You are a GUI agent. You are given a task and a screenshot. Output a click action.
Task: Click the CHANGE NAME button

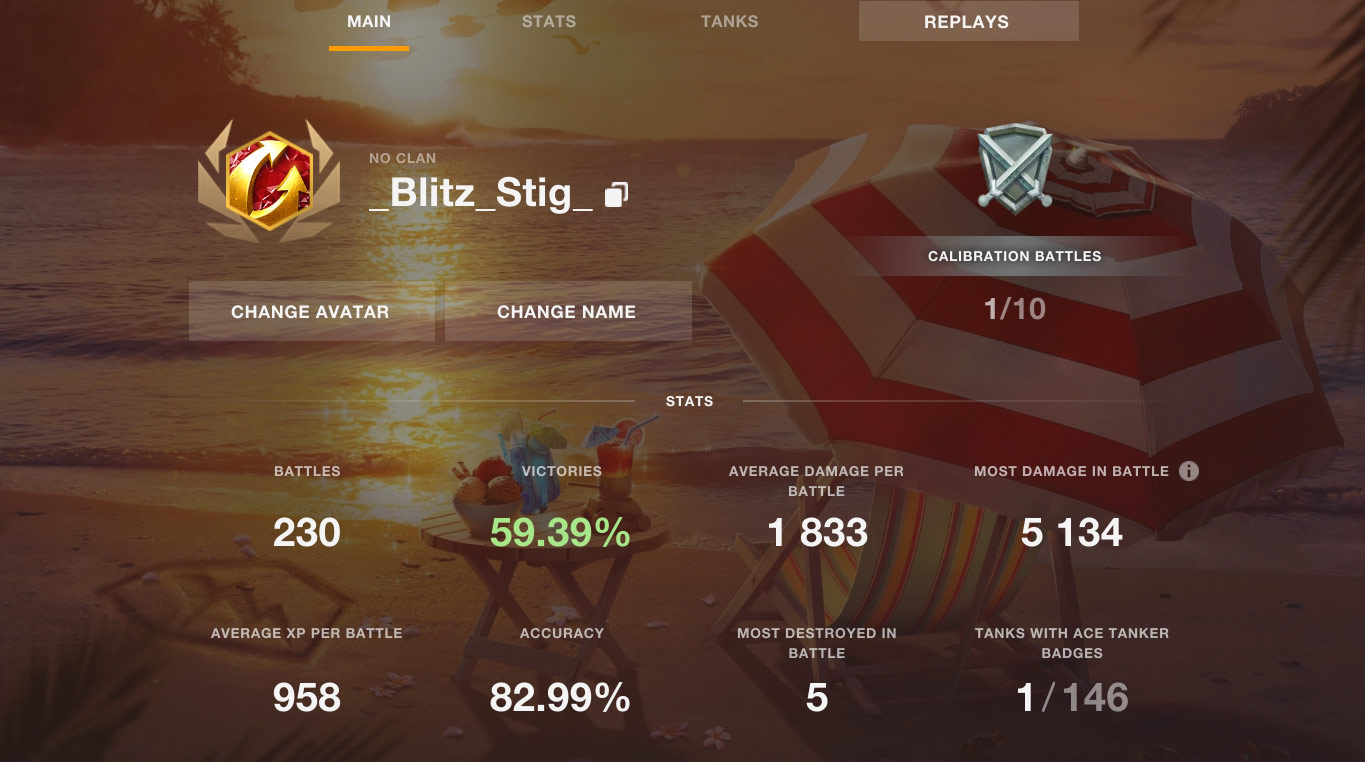[x=567, y=311]
